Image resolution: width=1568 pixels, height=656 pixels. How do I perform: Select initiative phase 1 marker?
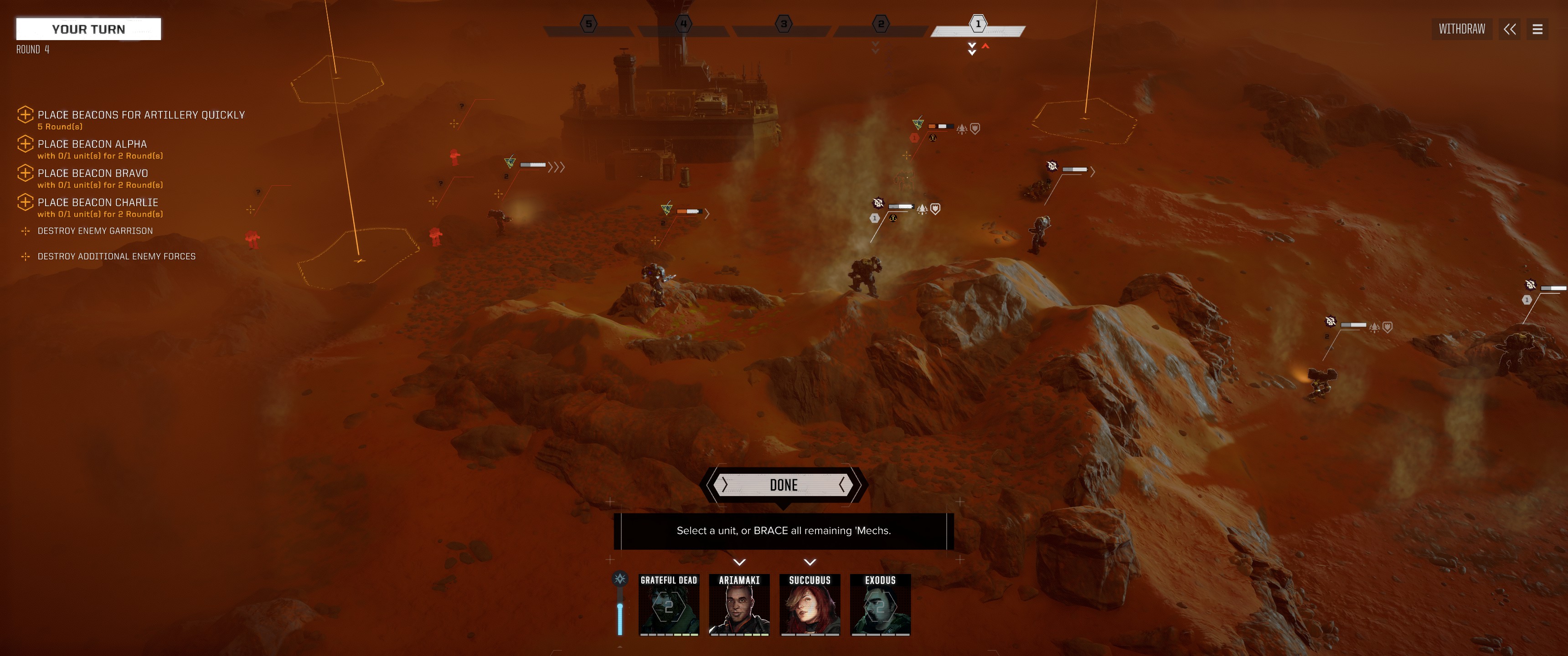pyautogui.click(x=978, y=24)
